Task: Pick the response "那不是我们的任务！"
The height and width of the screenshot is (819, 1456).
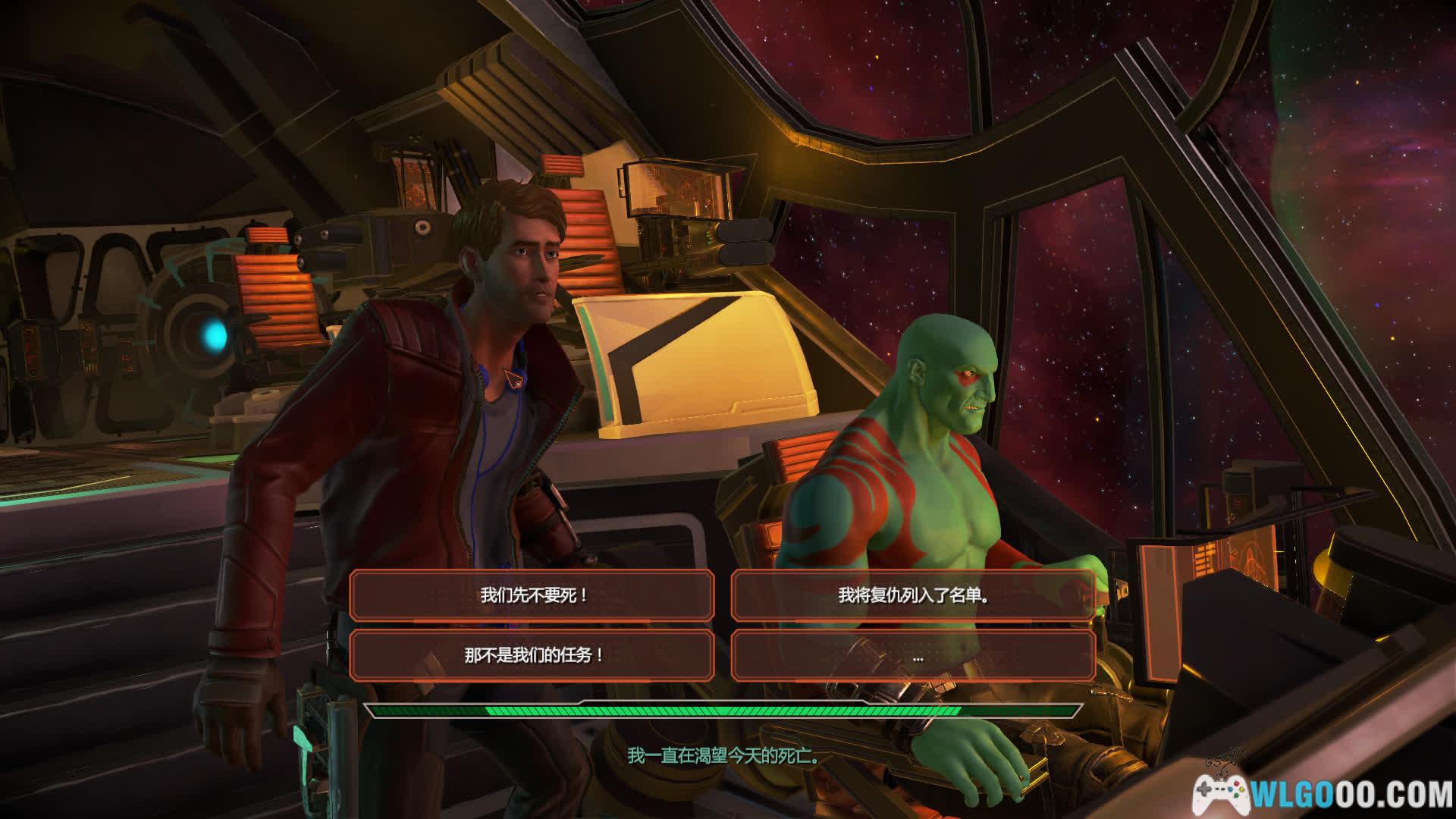Action: click(532, 655)
